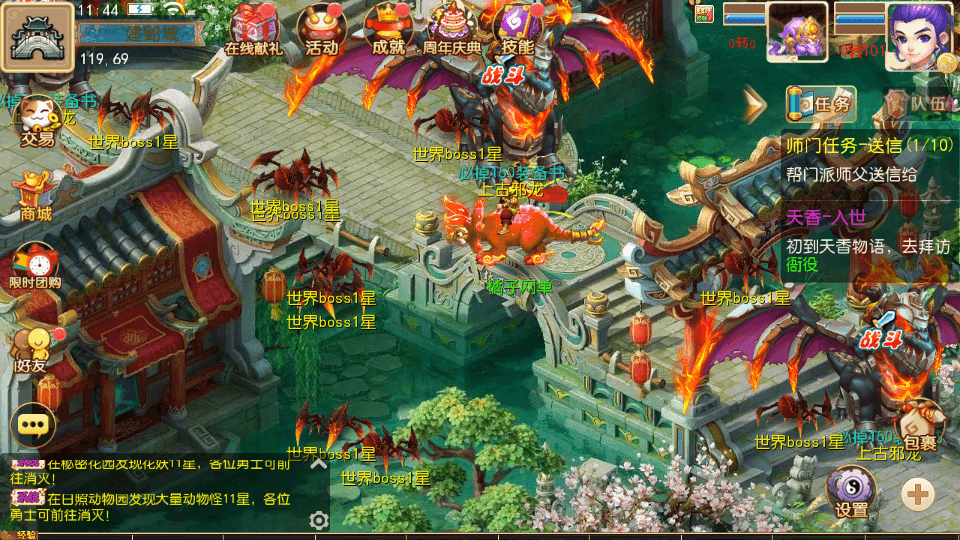Open the 在线献礼 gift box icon
This screenshot has width=960, height=540.
coord(254,27)
